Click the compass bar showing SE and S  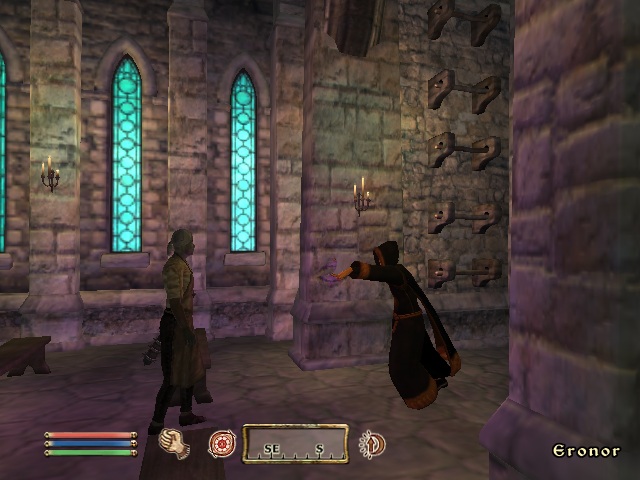(295, 444)
